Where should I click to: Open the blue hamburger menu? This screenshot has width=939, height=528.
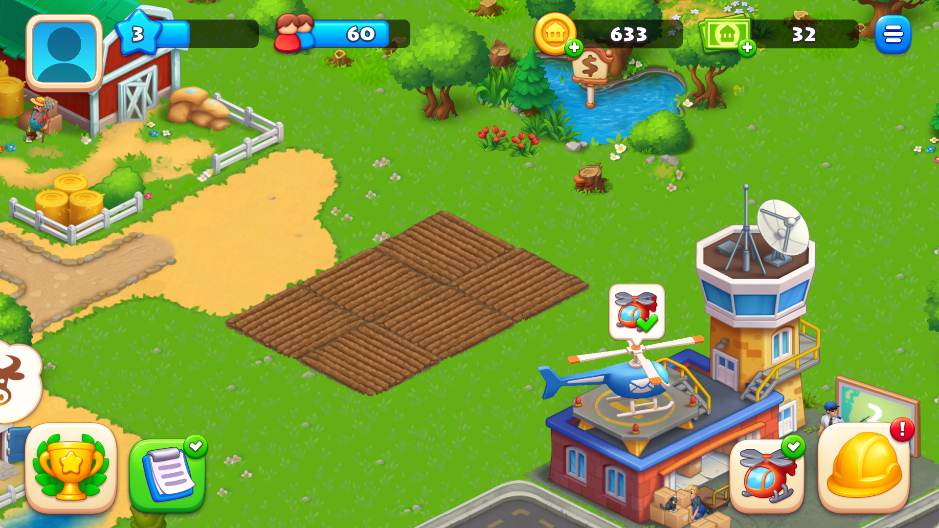coord(892,35)
